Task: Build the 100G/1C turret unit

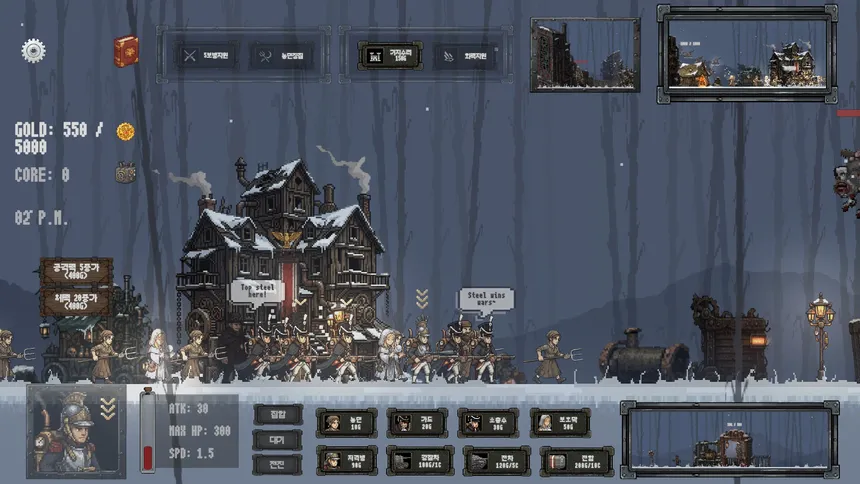Action: tap(419, 460)
